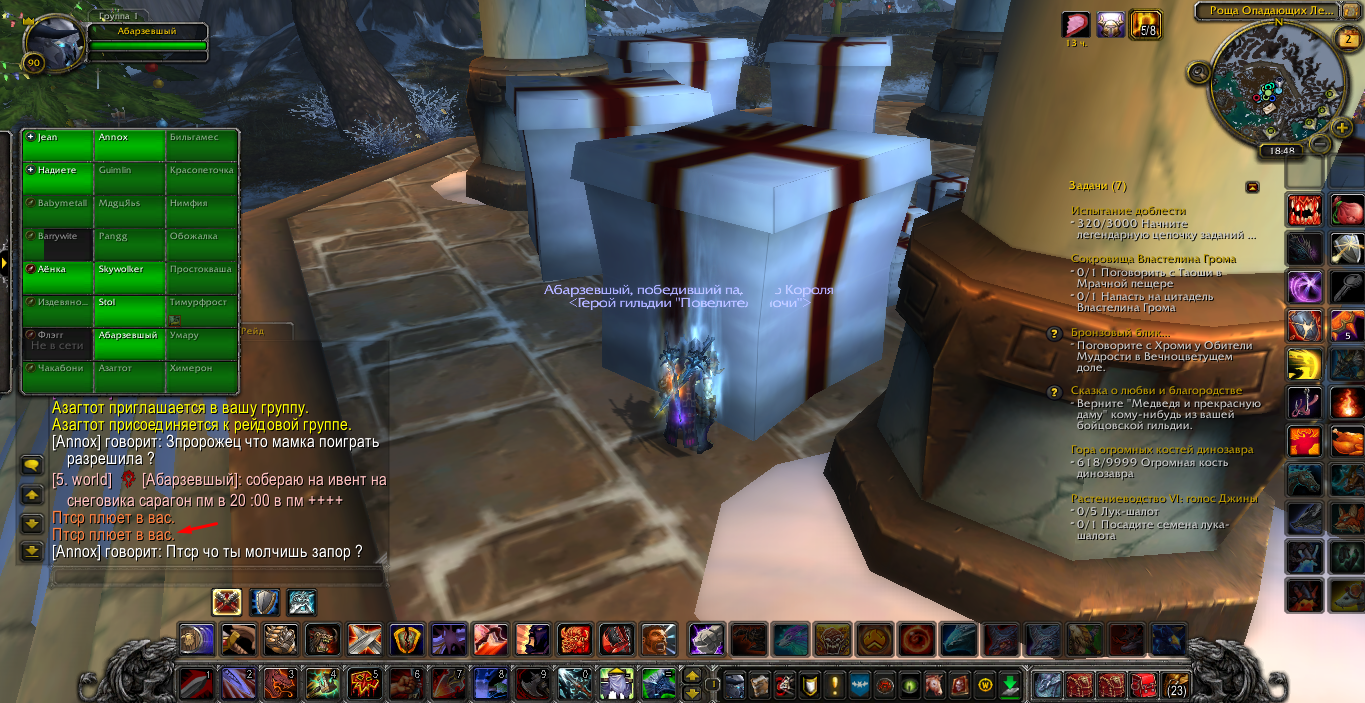Open the Рейд chat tab
This screenshot has height=703, width=1365.
(253, 330)
